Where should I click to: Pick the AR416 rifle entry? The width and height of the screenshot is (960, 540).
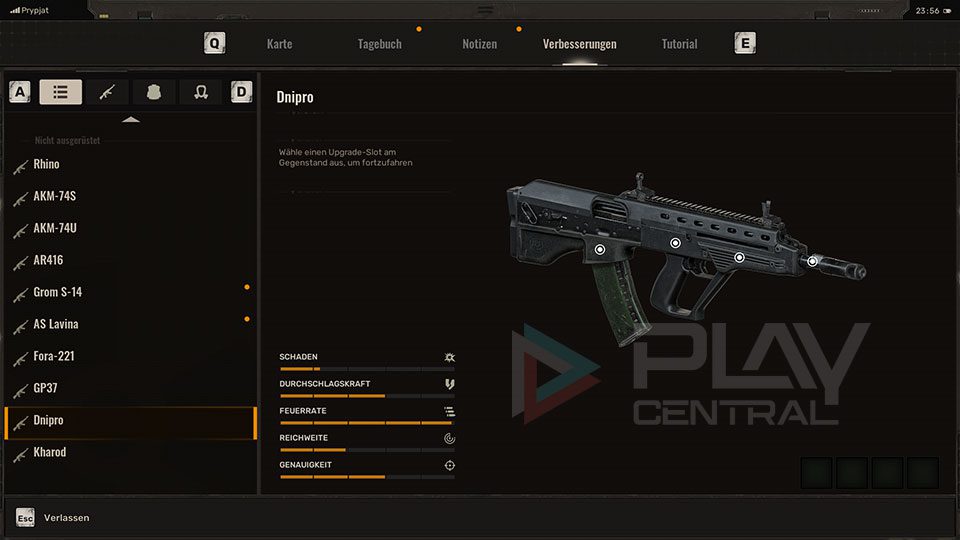pos(48,260)
